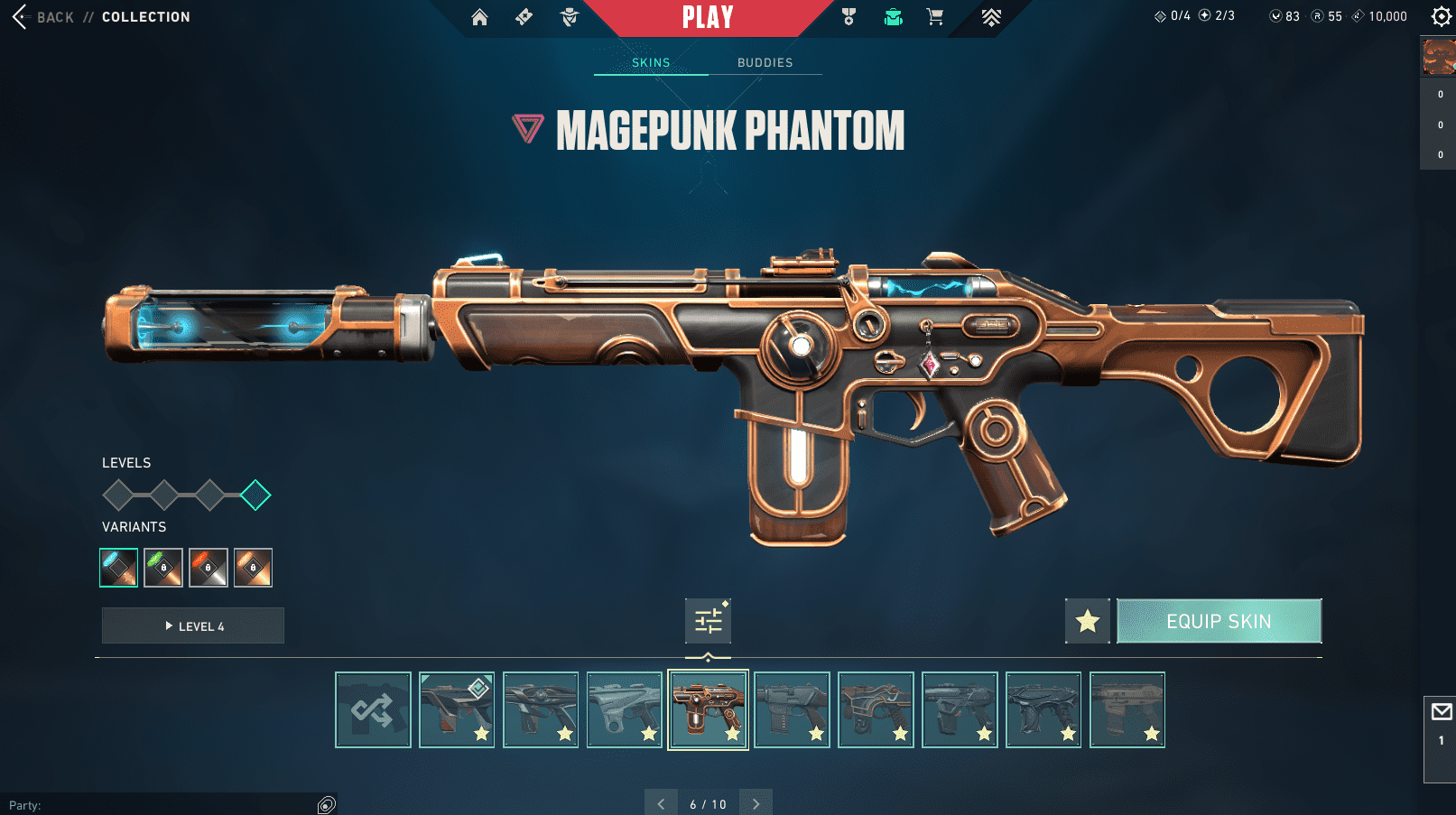The height and width of the screenshot is (815, 1456).
Task: Select the copper Magepunk Phantom thumbnail
Action: 708,709
